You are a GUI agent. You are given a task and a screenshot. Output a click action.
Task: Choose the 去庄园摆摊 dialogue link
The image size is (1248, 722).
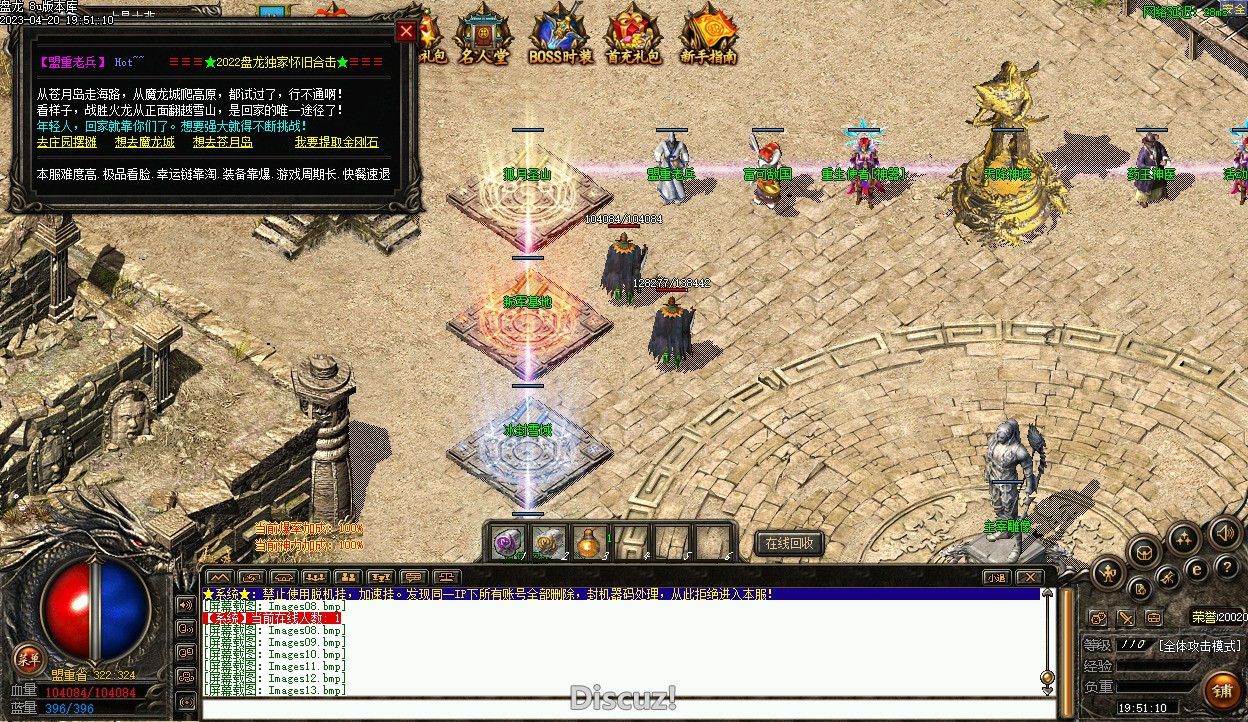pos(67,143)
